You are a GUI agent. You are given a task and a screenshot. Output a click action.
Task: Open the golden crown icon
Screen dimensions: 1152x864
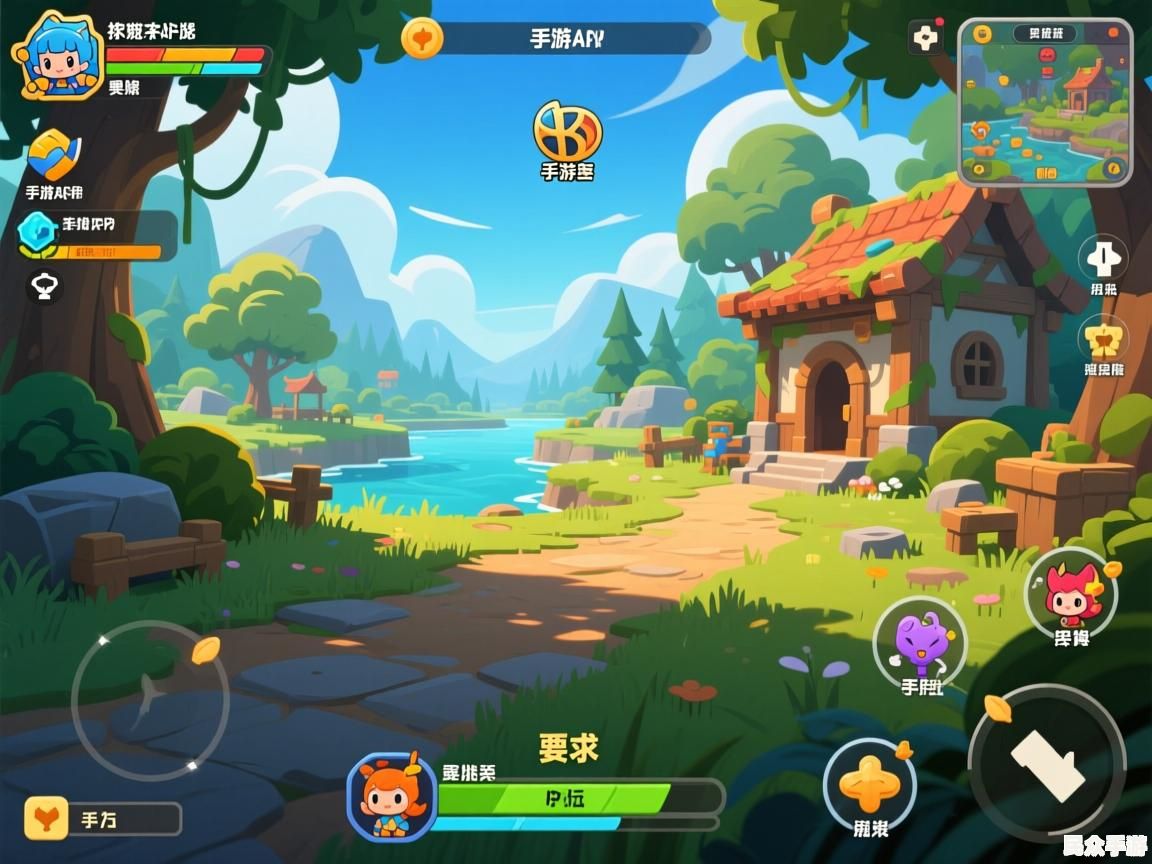(x=1104, y=339)
